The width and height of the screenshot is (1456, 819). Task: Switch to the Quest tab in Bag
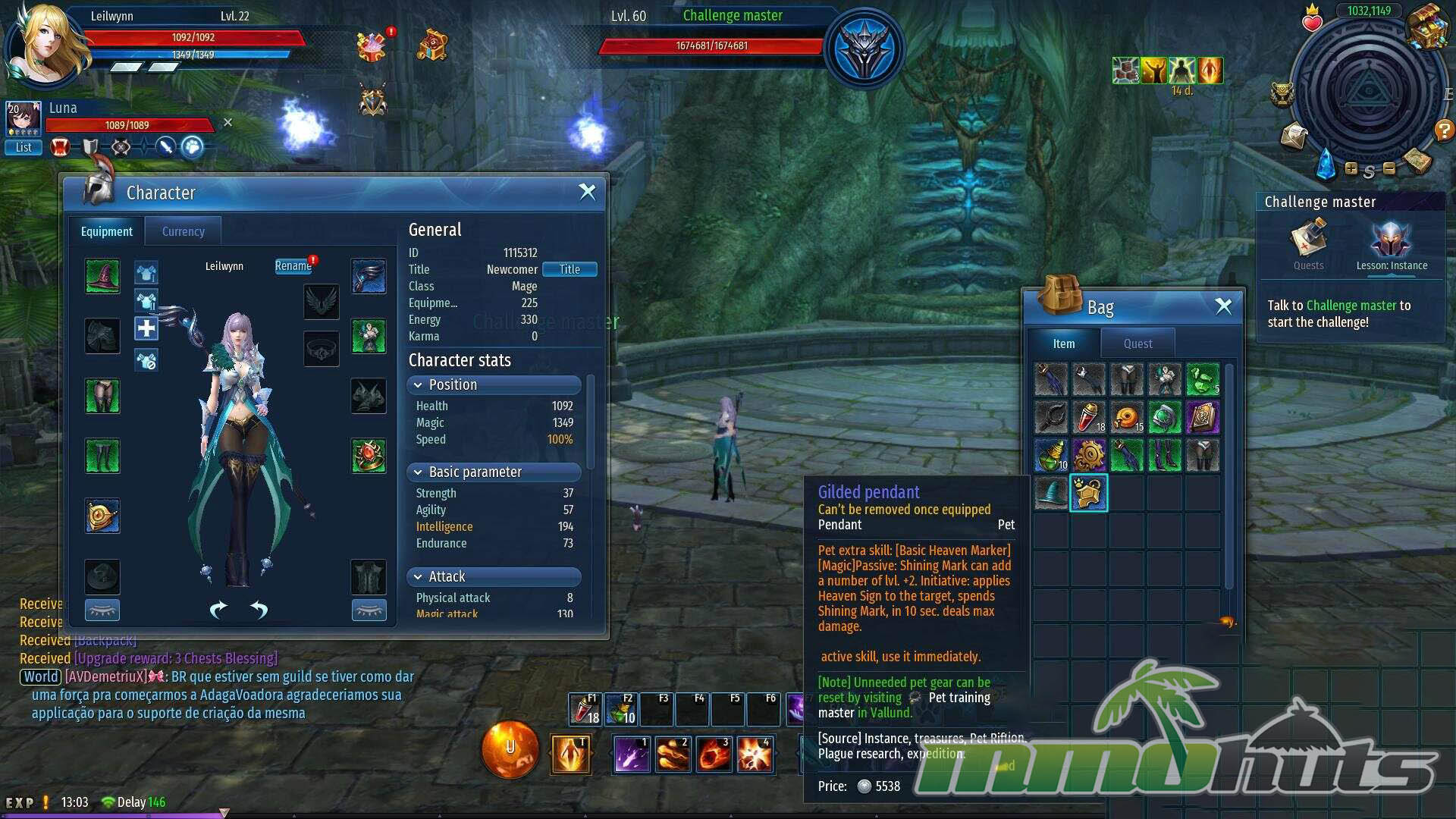click(x=1137, y=344)
